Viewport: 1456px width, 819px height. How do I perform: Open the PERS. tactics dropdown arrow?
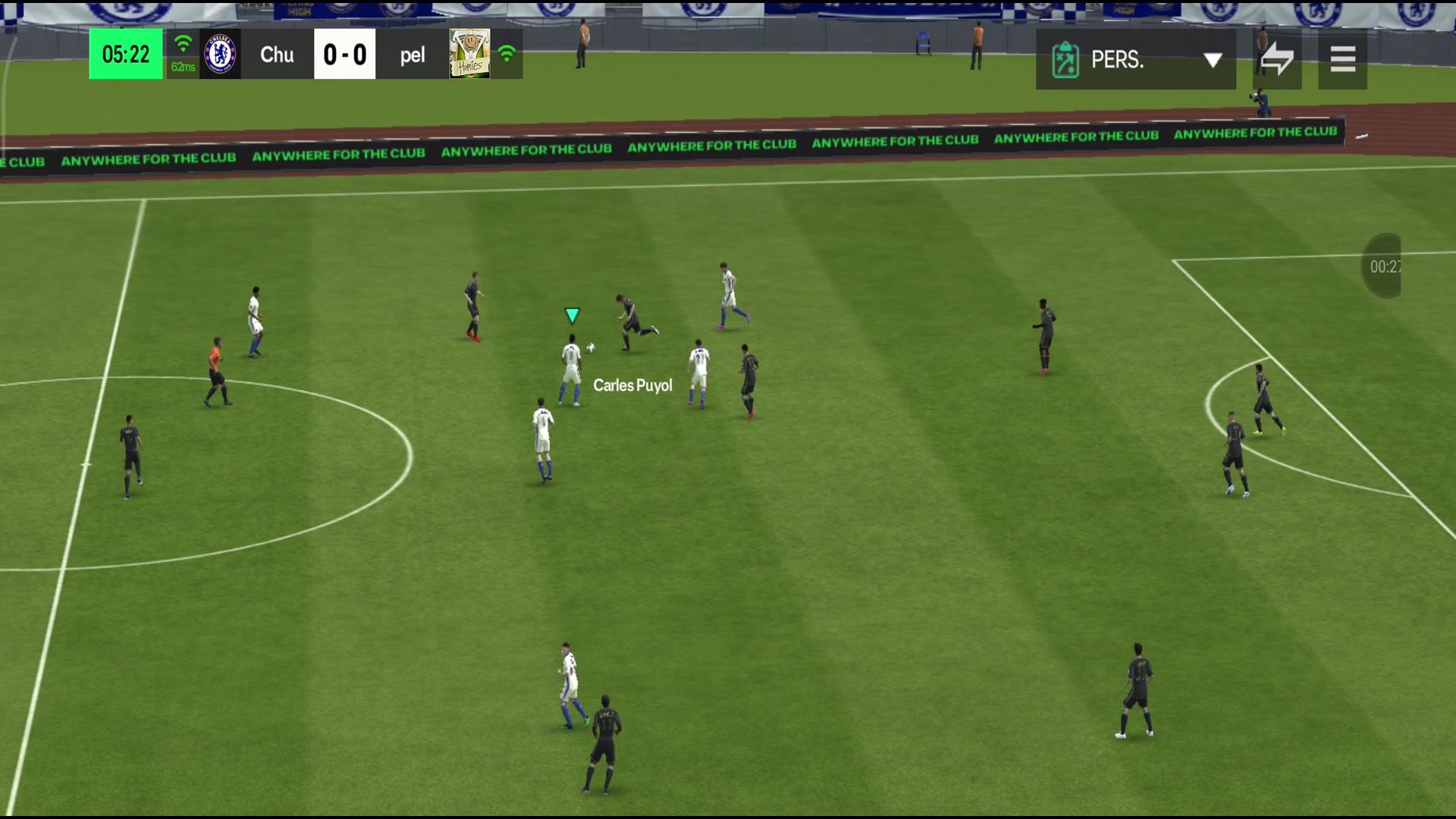[x=1213, y=59]
